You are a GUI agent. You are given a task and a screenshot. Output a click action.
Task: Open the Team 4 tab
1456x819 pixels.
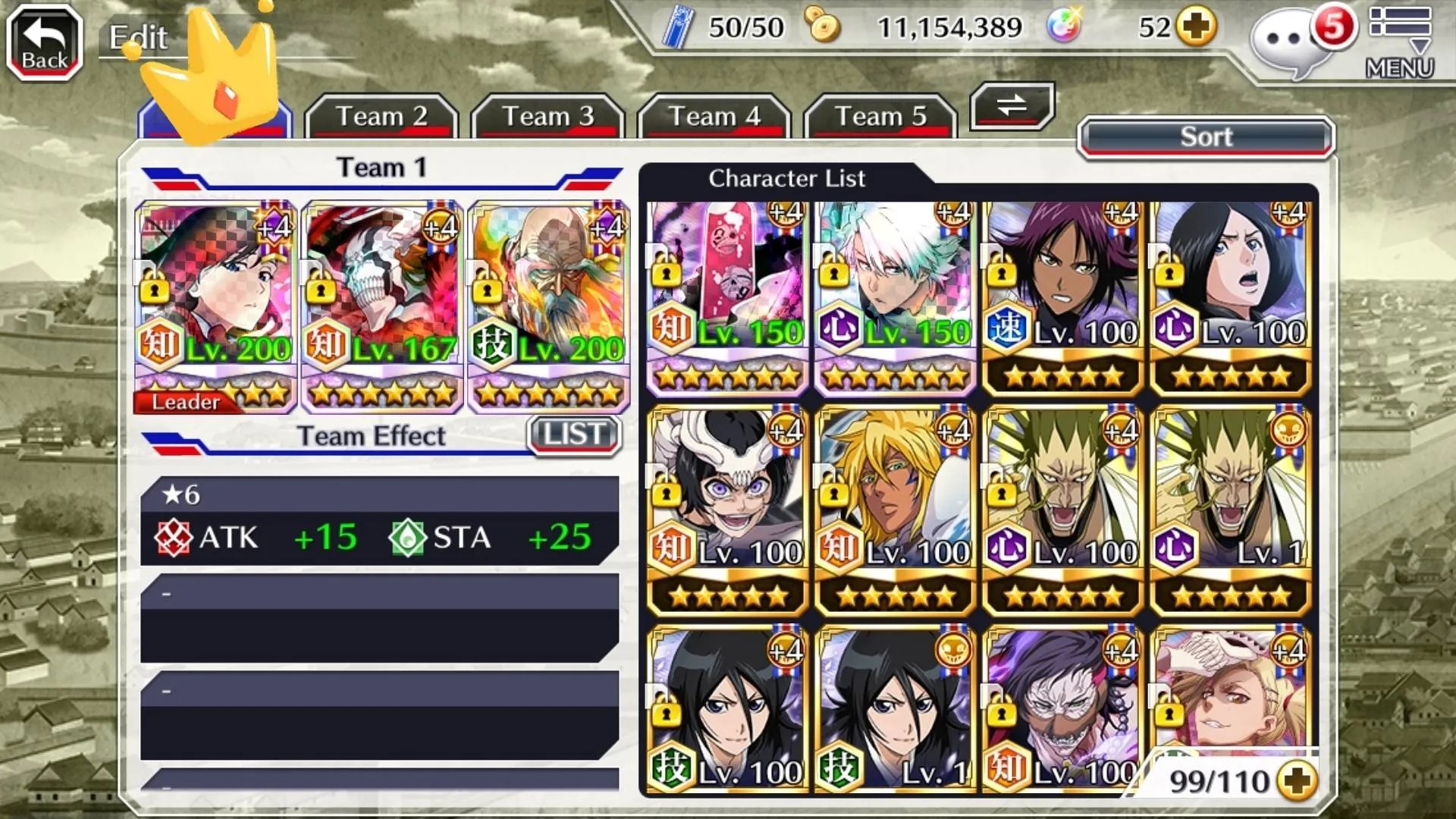[714, 117]
